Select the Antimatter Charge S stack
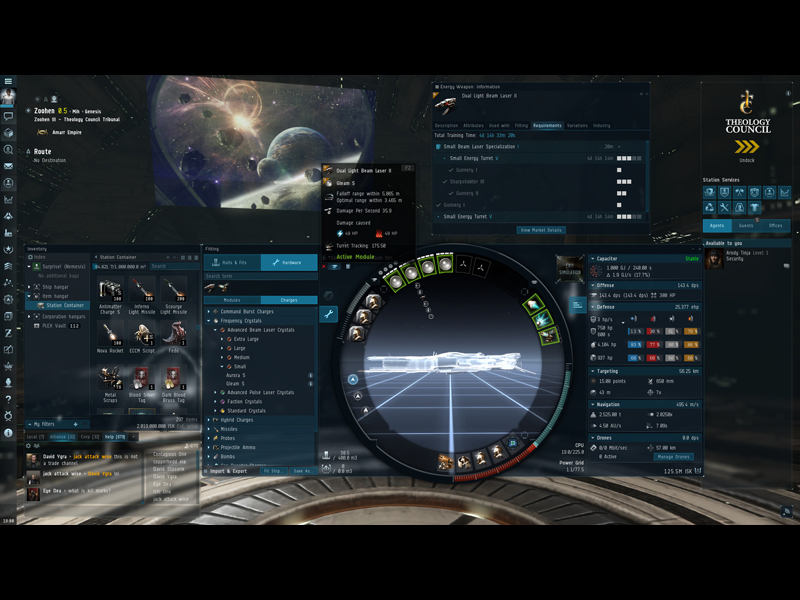This screenshot has width=800, height=600. coord(111,294)
